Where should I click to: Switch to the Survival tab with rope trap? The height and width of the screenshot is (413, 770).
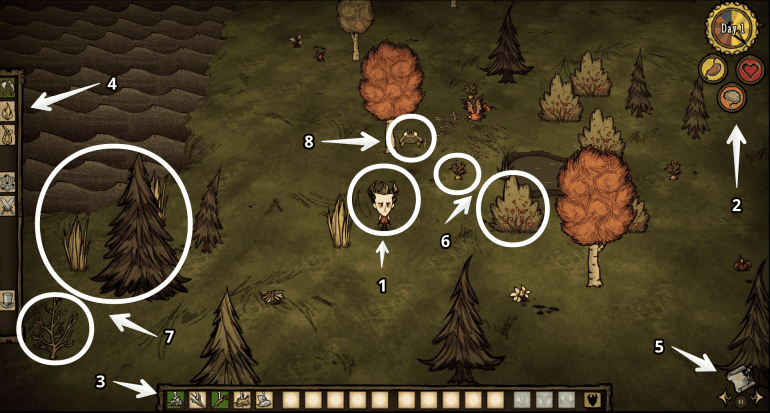tap(7, 132)
